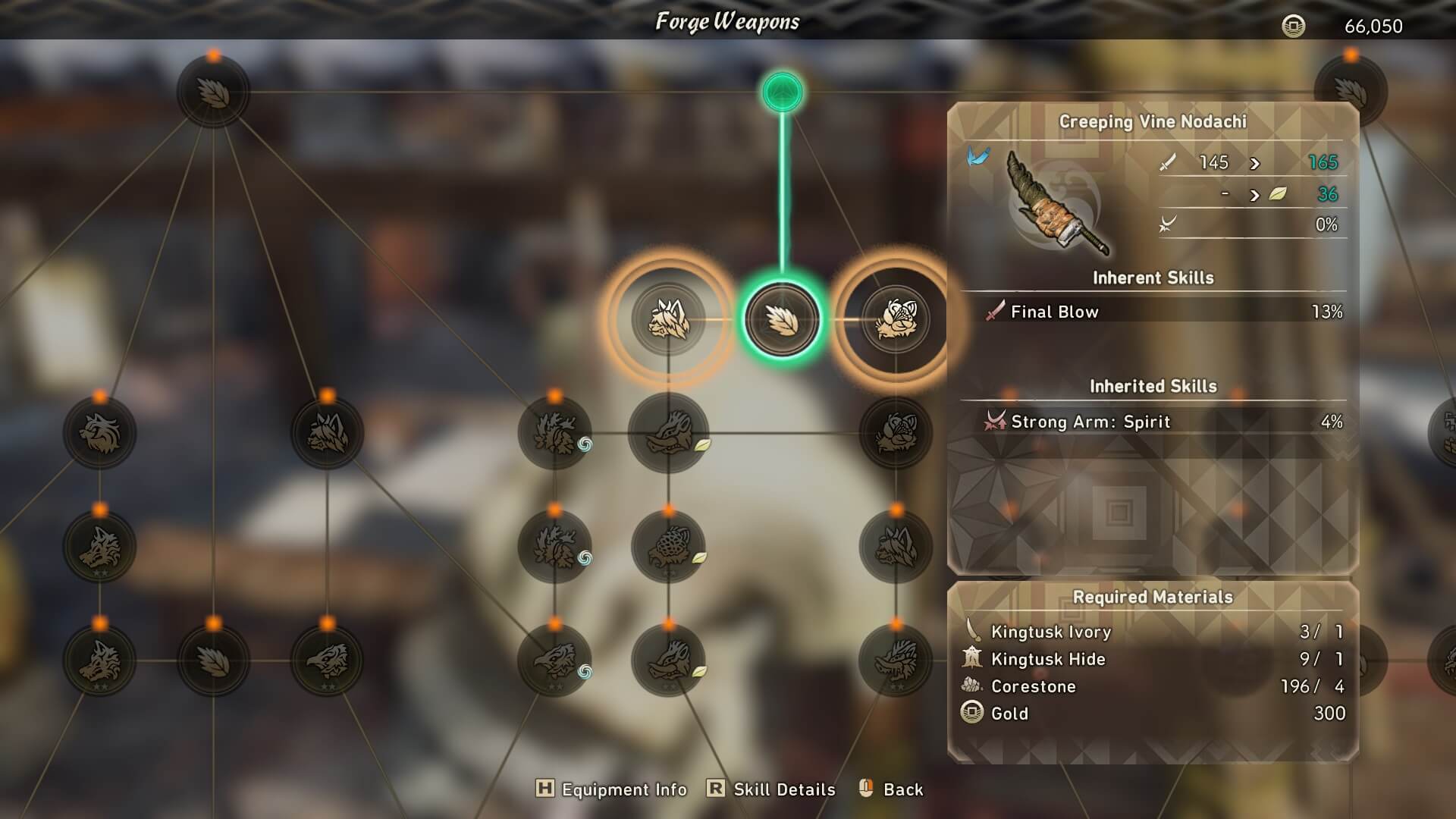
Task: Choose the small glowing green node above the green line
Action: point(782,93)
